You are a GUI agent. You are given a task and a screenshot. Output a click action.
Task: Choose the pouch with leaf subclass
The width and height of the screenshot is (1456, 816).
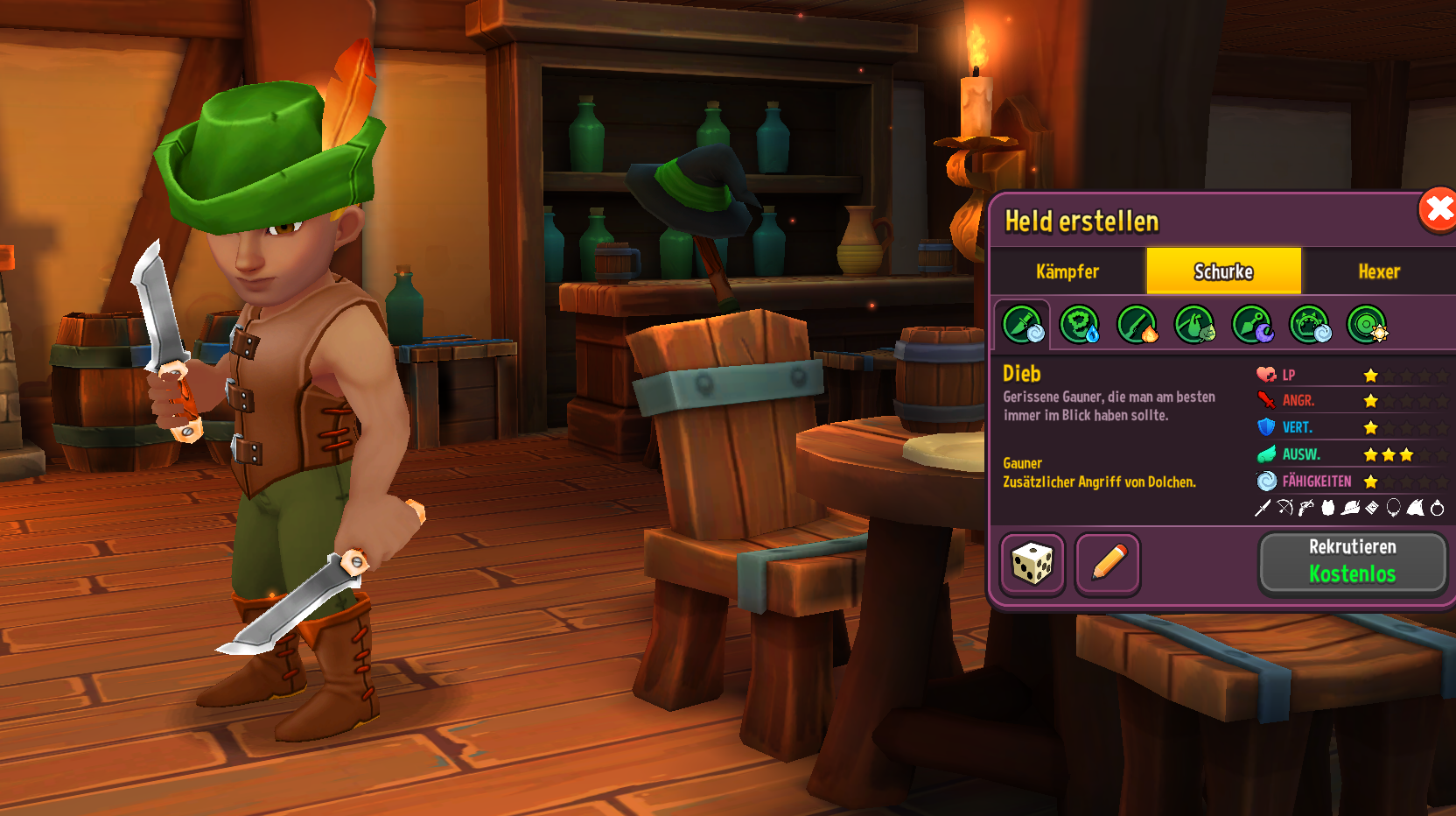(1194, 325)
